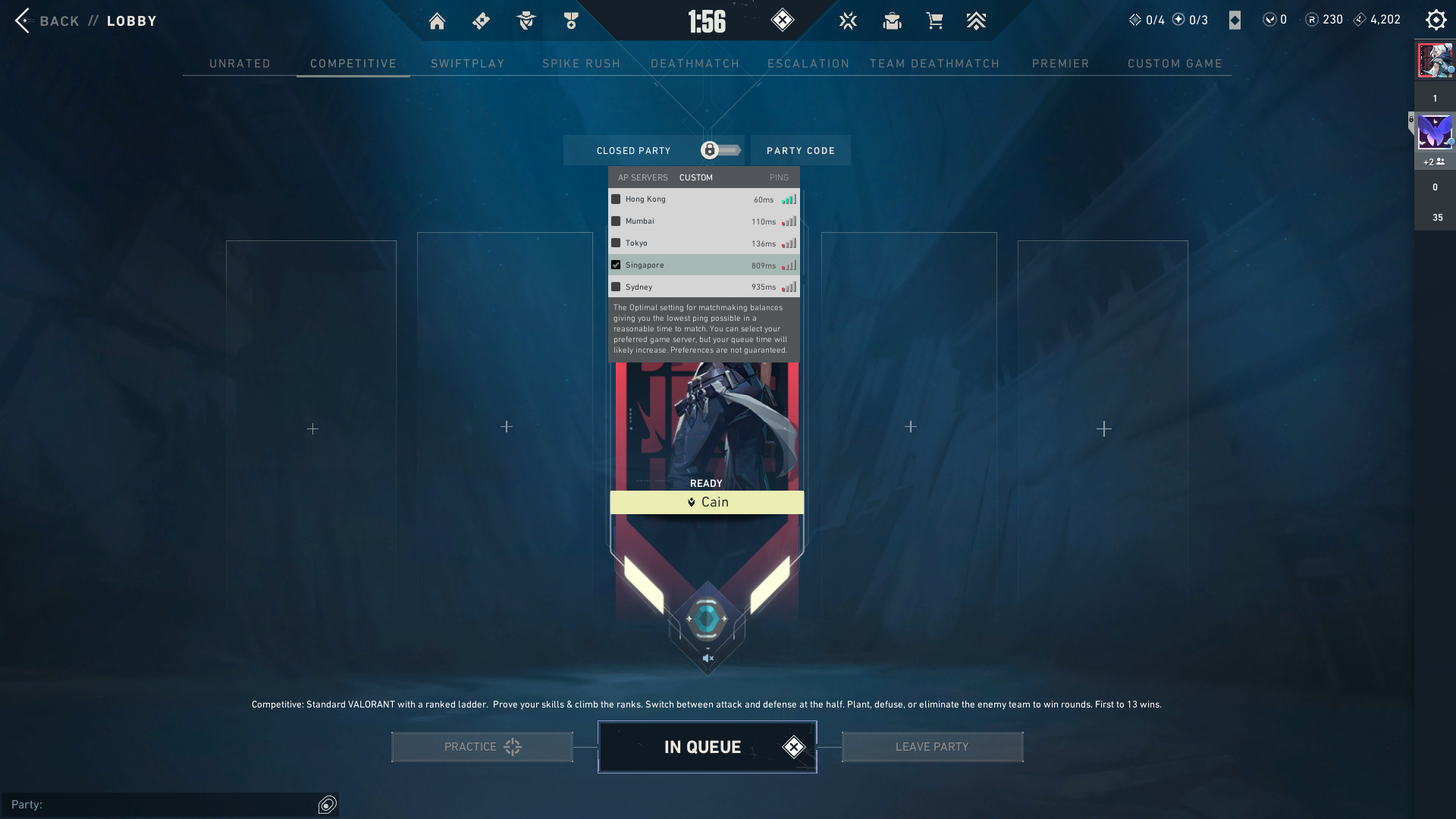
Task: Open the Home screen via house icon
Action: tap(437, 20)
